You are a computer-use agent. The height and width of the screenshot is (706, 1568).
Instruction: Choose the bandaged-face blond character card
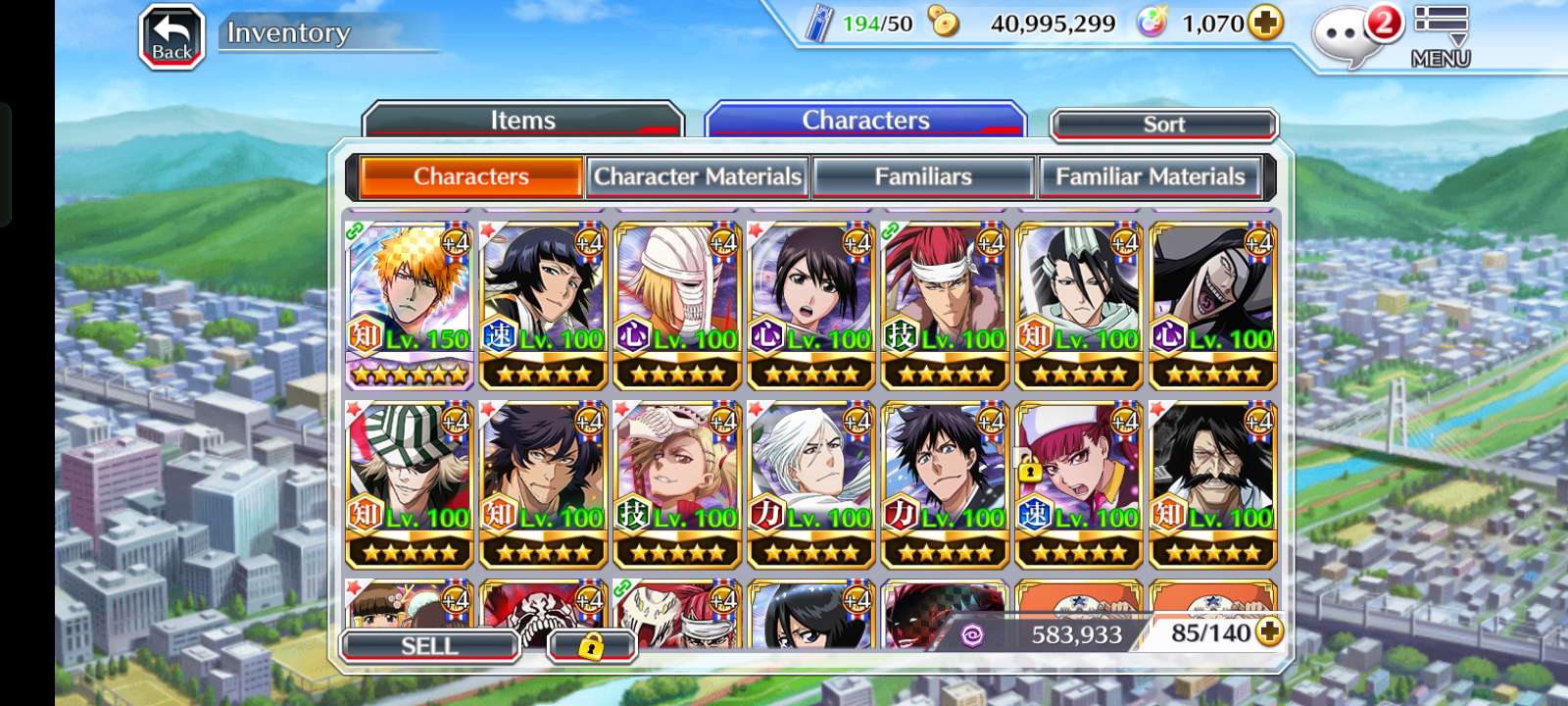tap(677, 304)
